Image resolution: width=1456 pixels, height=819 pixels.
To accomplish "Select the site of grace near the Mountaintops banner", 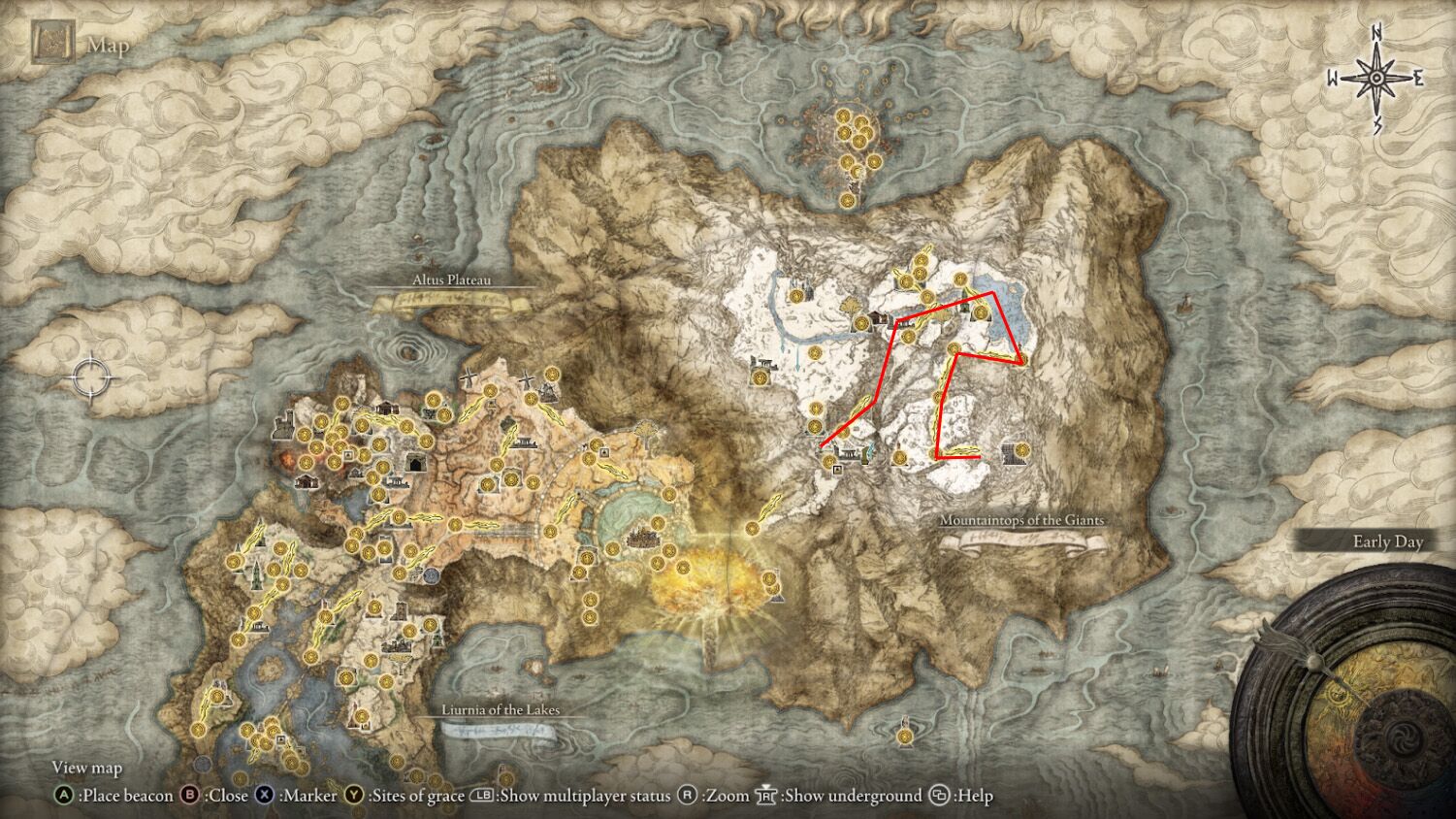I will [x=1022, y=448].
